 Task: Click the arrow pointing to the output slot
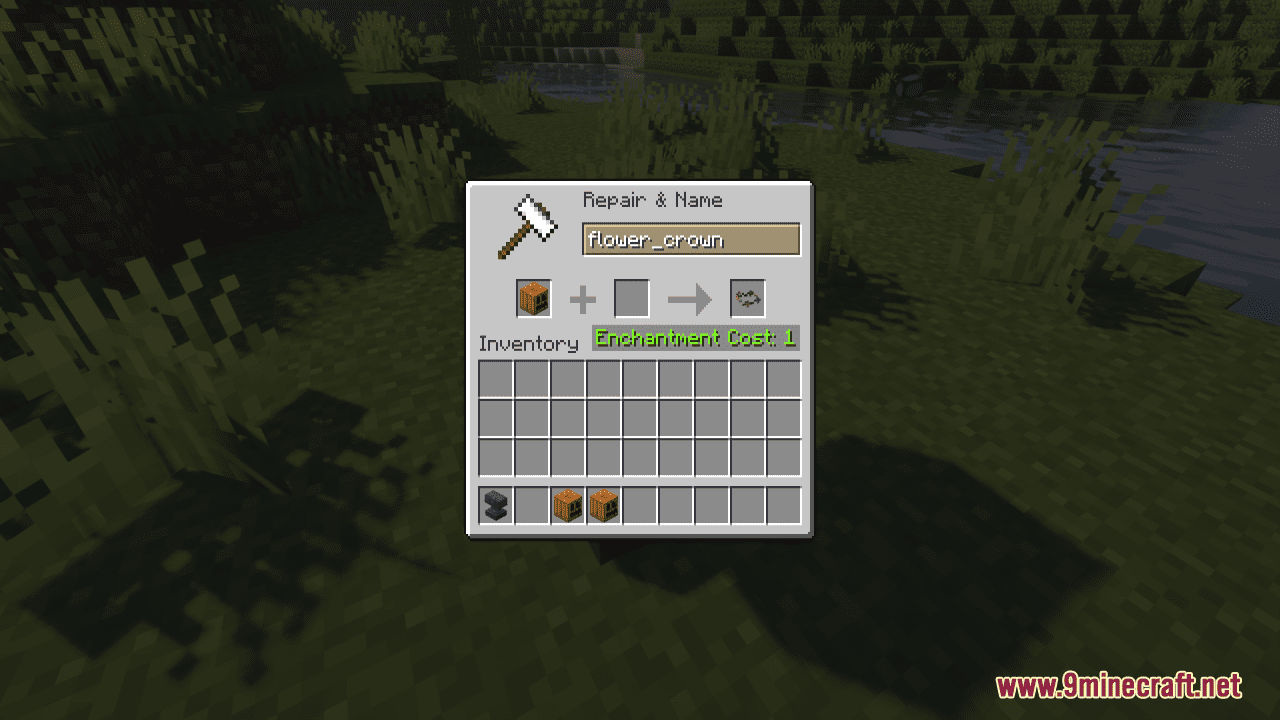(x=689, y=298)
